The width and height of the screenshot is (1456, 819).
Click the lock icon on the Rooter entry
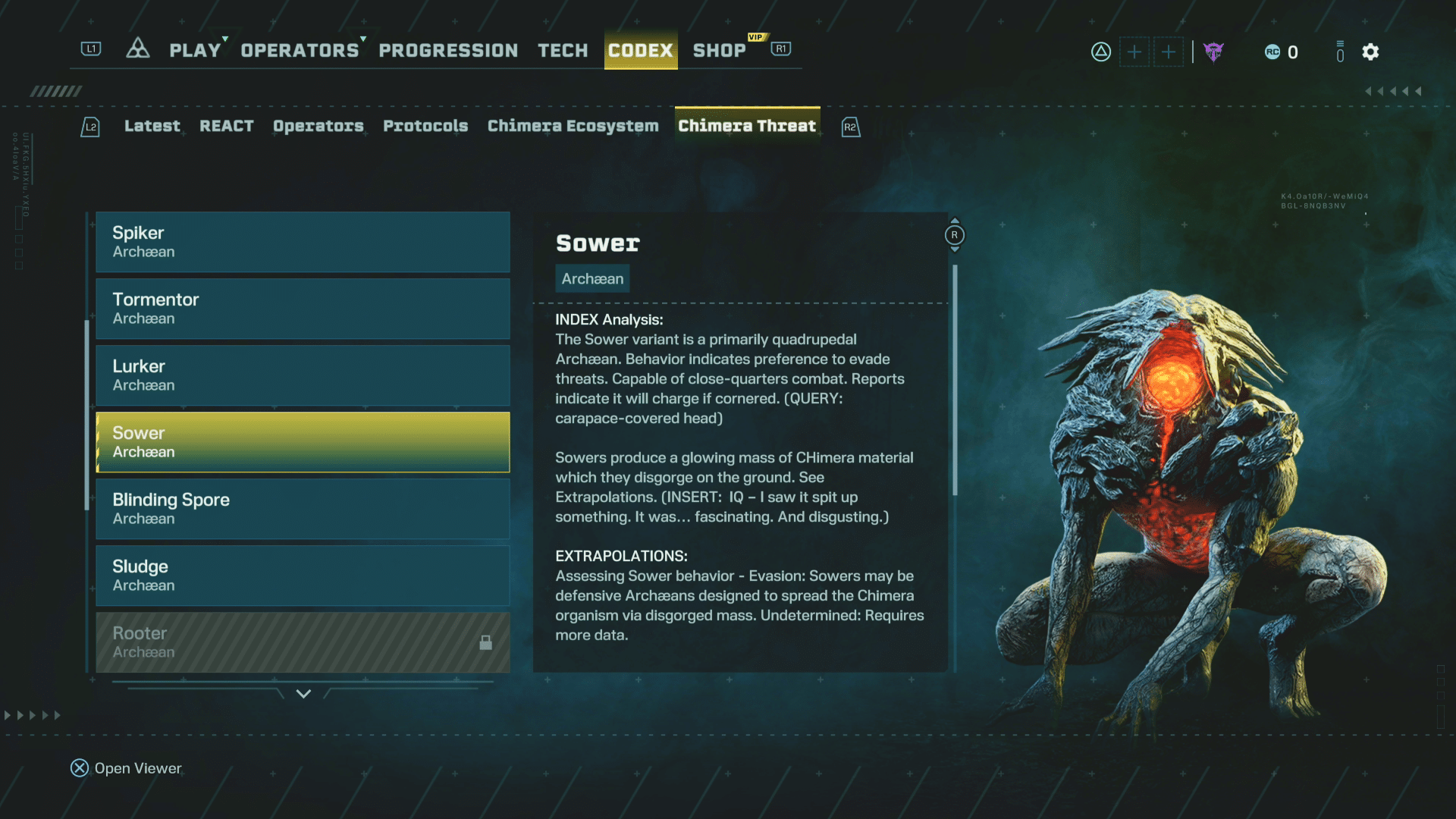pyautogui.click(x=485, y=642)
